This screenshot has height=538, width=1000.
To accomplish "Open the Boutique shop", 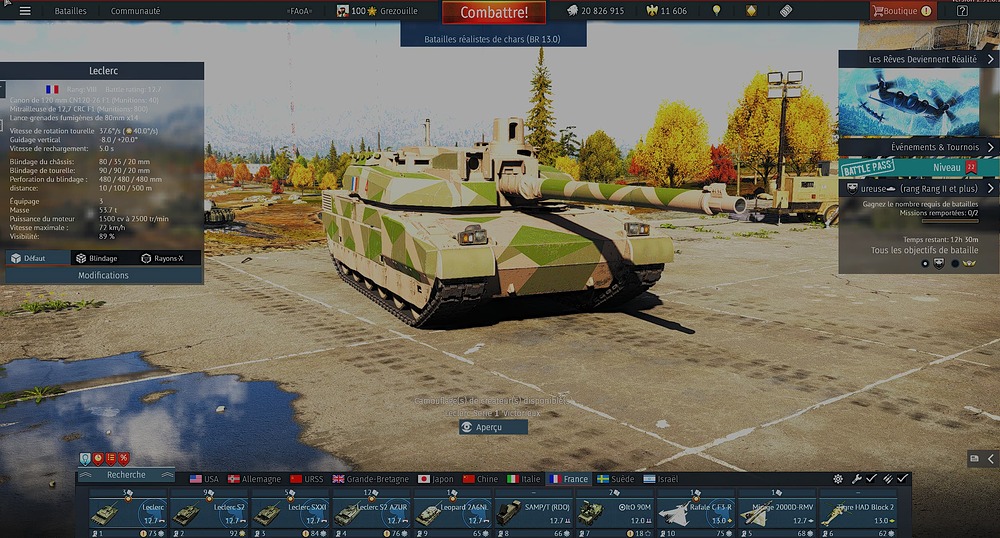I will (x=901, y=11).
